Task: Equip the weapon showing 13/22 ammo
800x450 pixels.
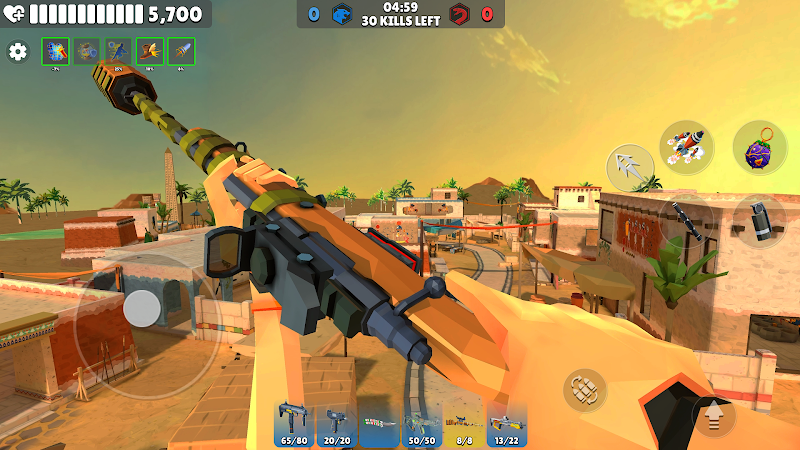Action: point(507,425)
